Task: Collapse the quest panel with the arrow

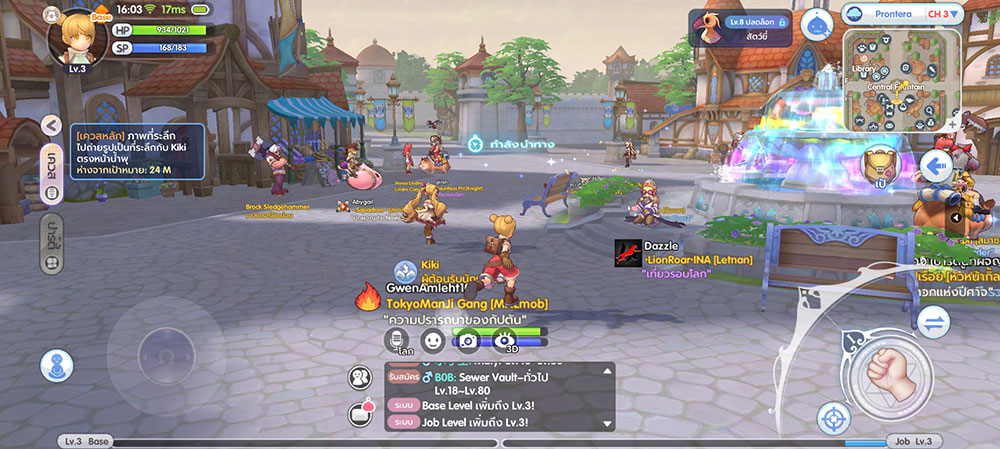Action: click(52, 125)
